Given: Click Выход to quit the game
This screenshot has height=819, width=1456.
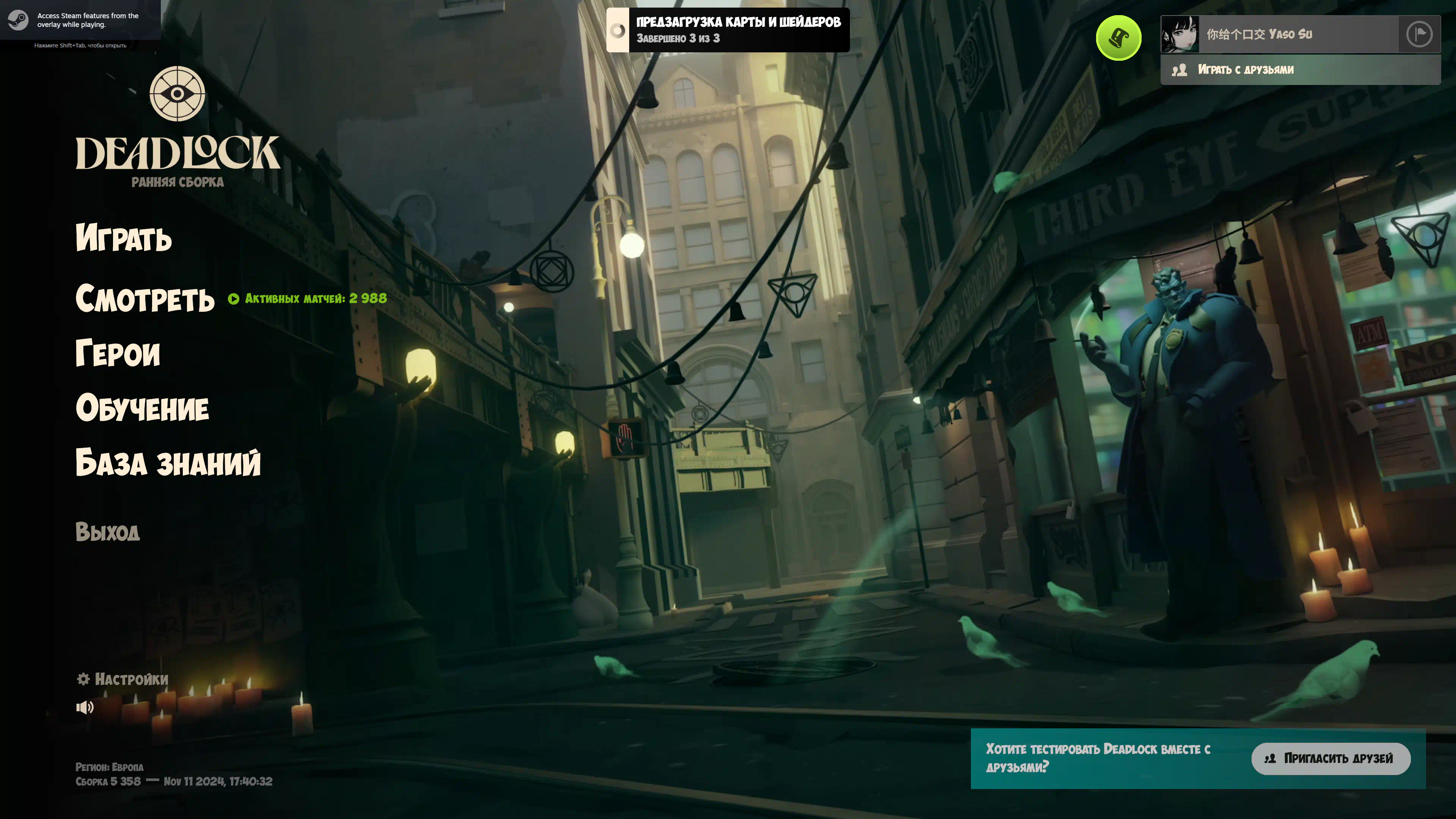Looking at the screenshot, I should [107, 532].
